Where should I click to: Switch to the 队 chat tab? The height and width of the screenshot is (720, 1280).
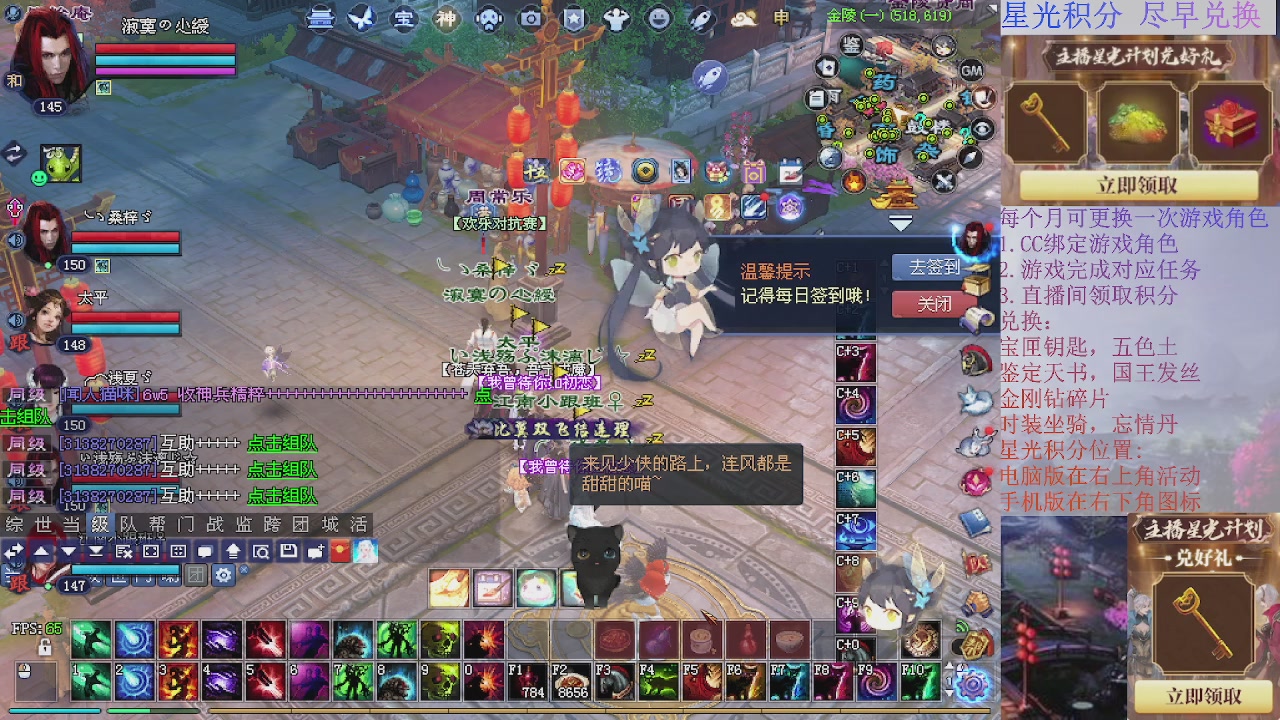[130, 527]
